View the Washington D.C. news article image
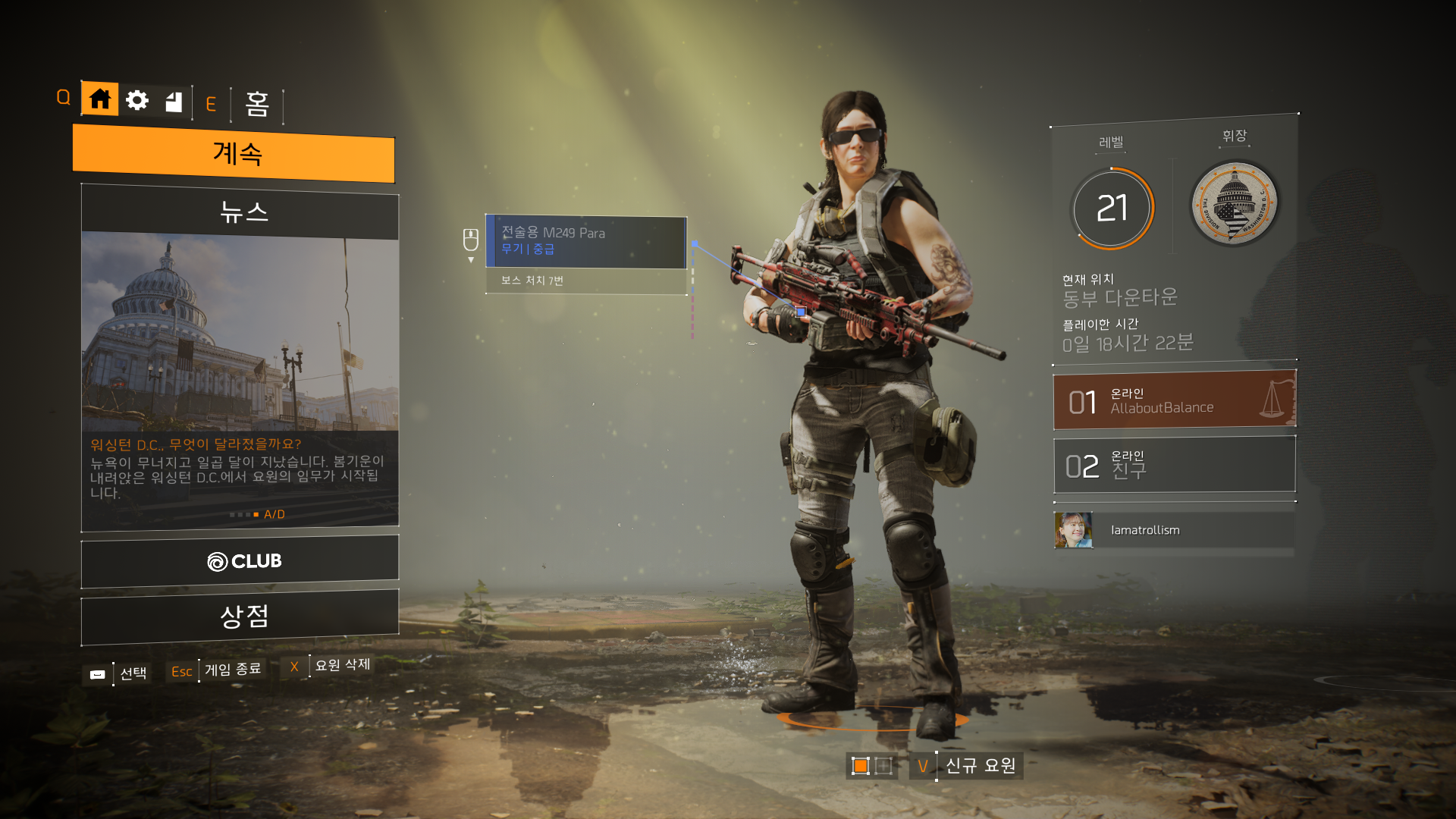1456x819 pixels. (240, 334)
